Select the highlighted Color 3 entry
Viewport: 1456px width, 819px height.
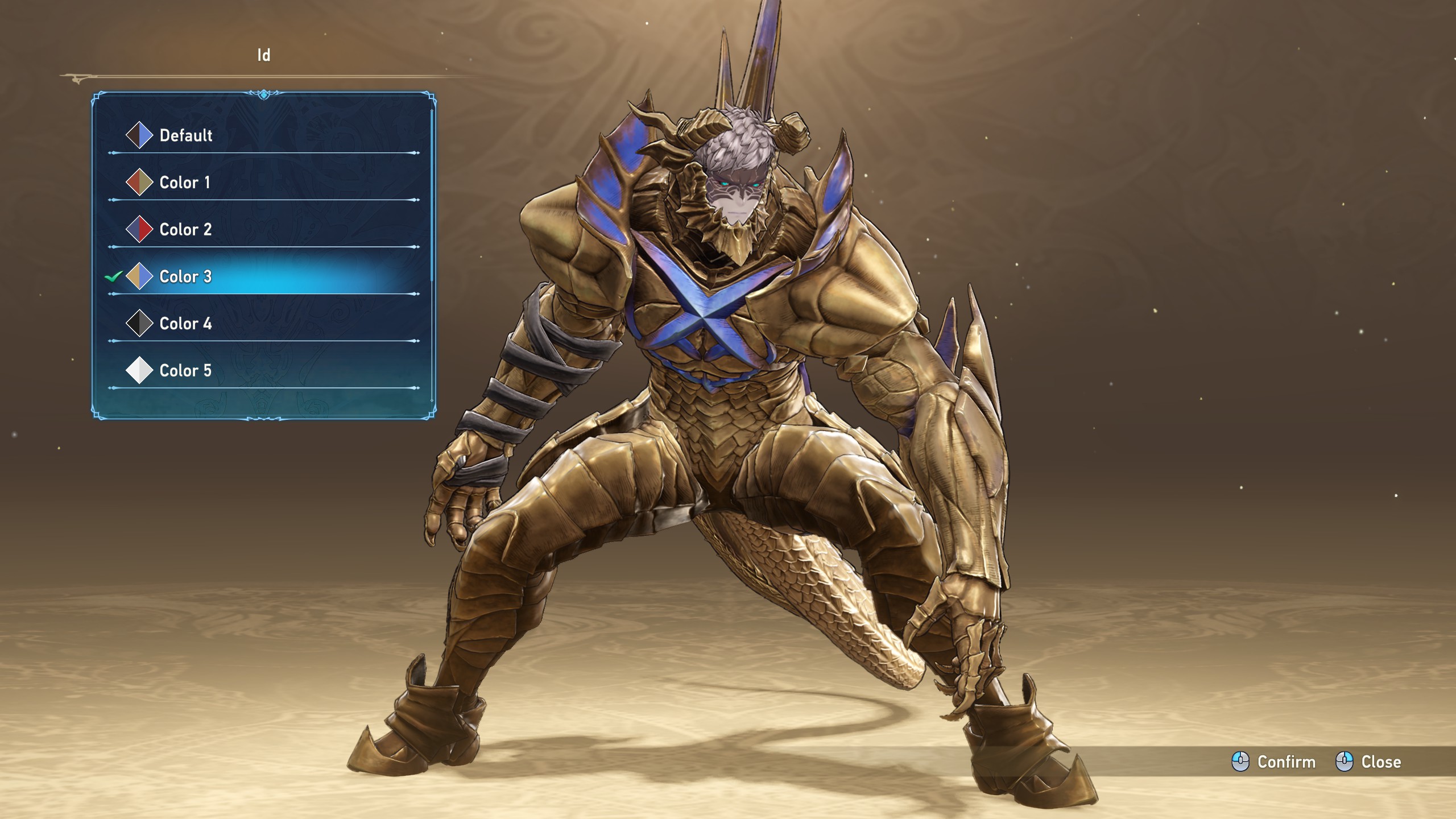point(185,277)
